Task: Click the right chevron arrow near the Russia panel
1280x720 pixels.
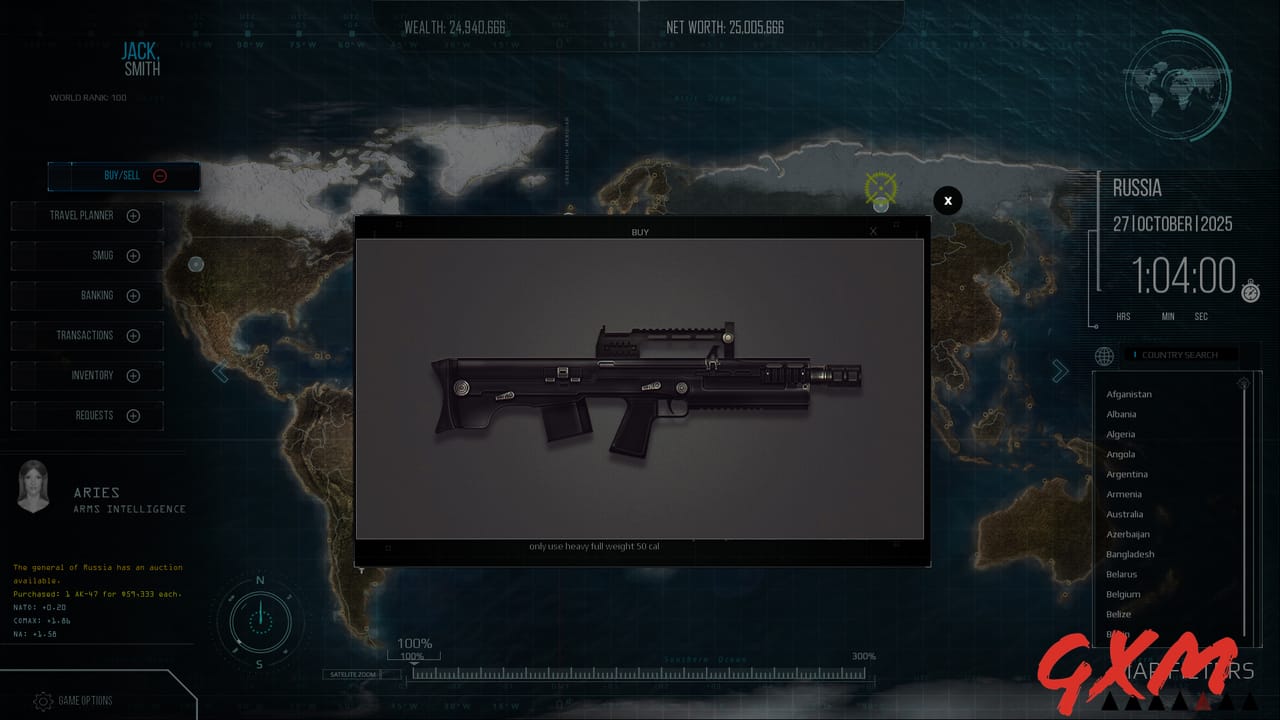Action: point(1060,370)
